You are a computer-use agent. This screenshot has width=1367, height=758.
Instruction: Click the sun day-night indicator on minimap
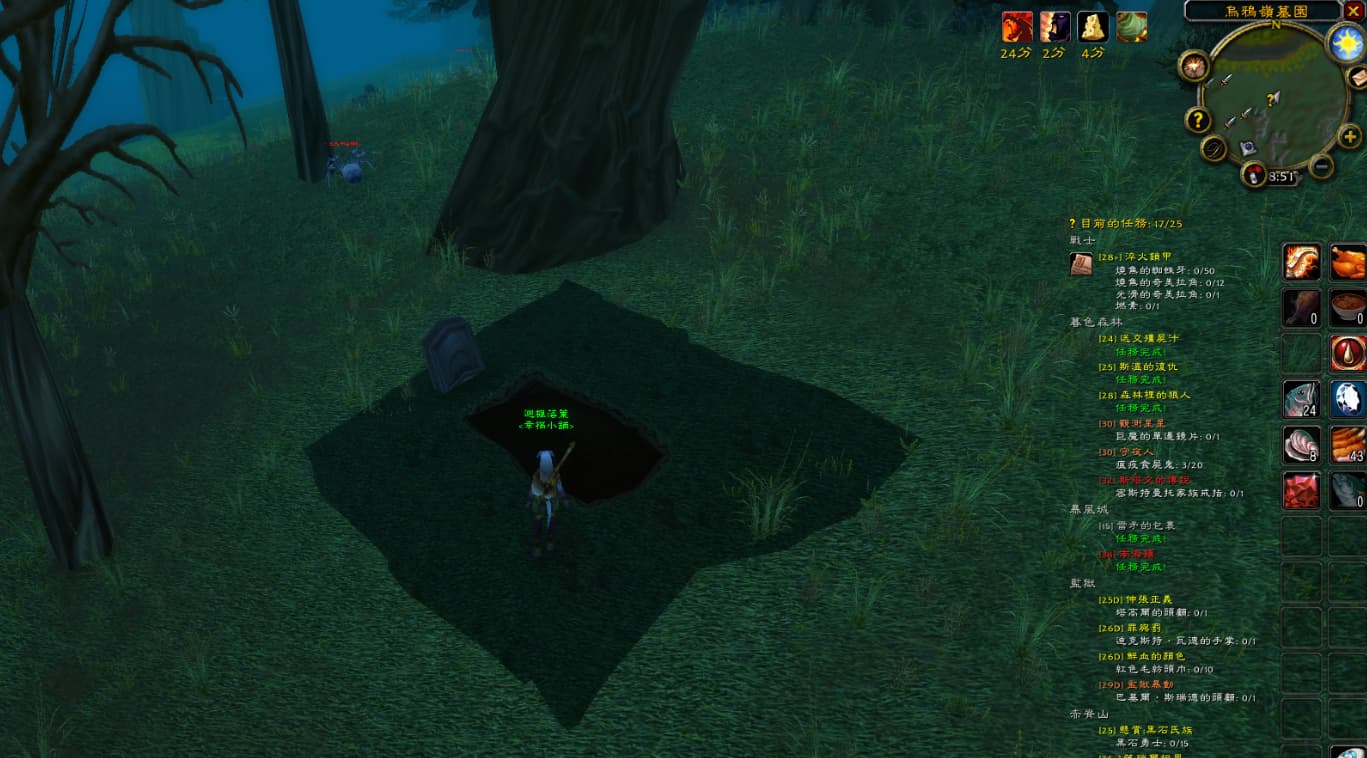tap(1346, 42)
